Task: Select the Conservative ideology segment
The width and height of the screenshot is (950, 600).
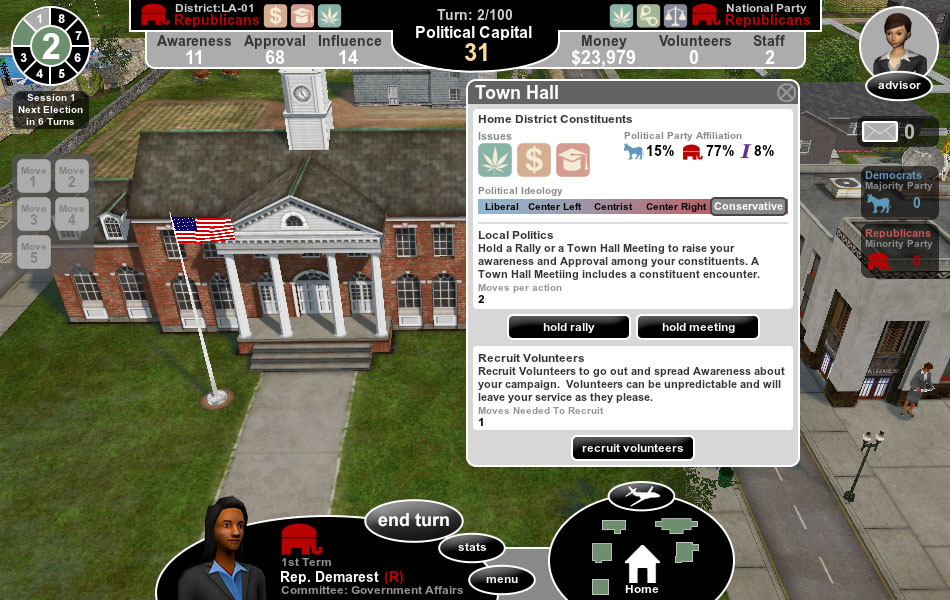Action: pyautogui.click(x=748, y=207)
